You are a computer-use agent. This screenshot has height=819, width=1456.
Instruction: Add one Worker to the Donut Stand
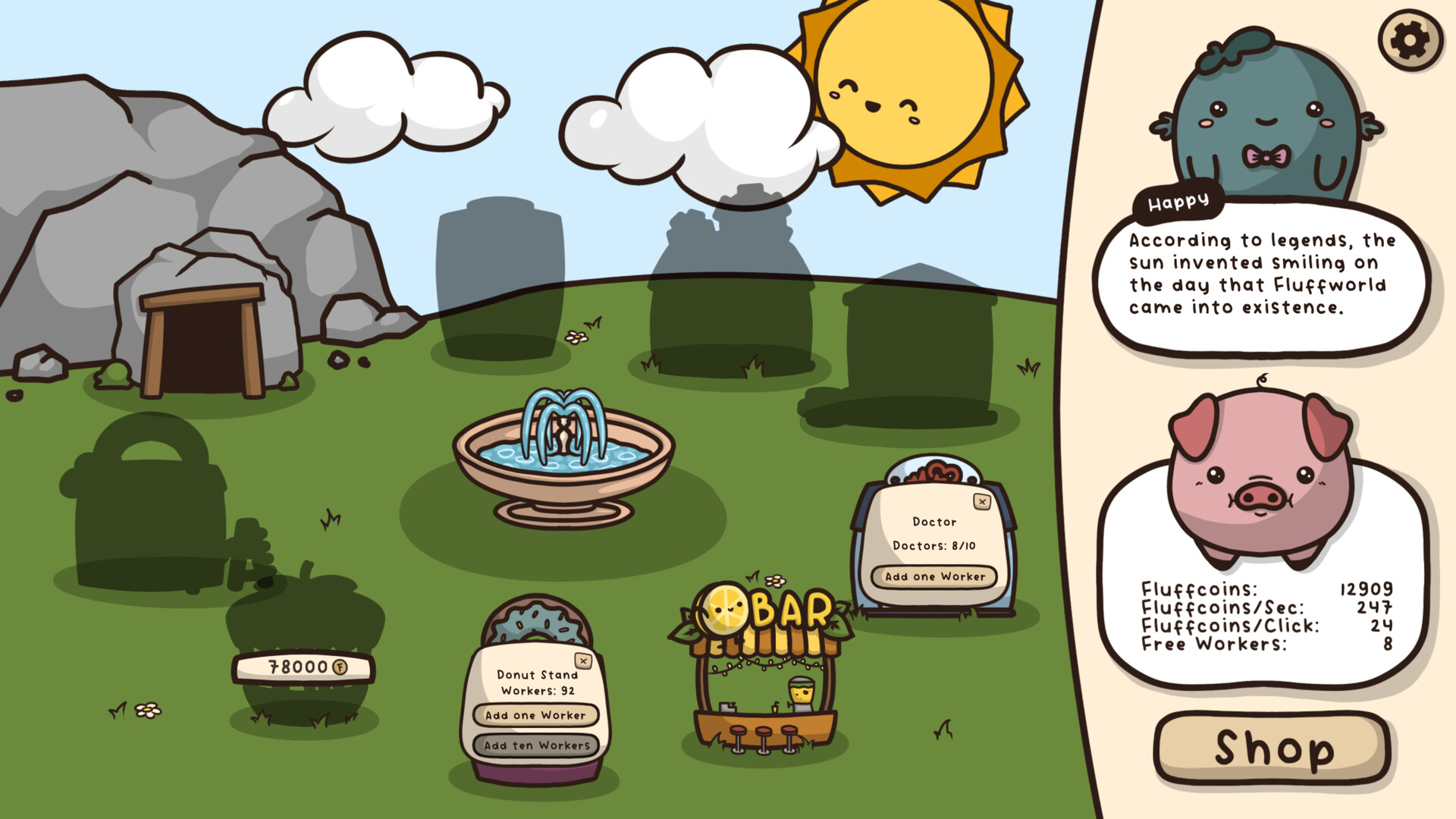point(535,715)
